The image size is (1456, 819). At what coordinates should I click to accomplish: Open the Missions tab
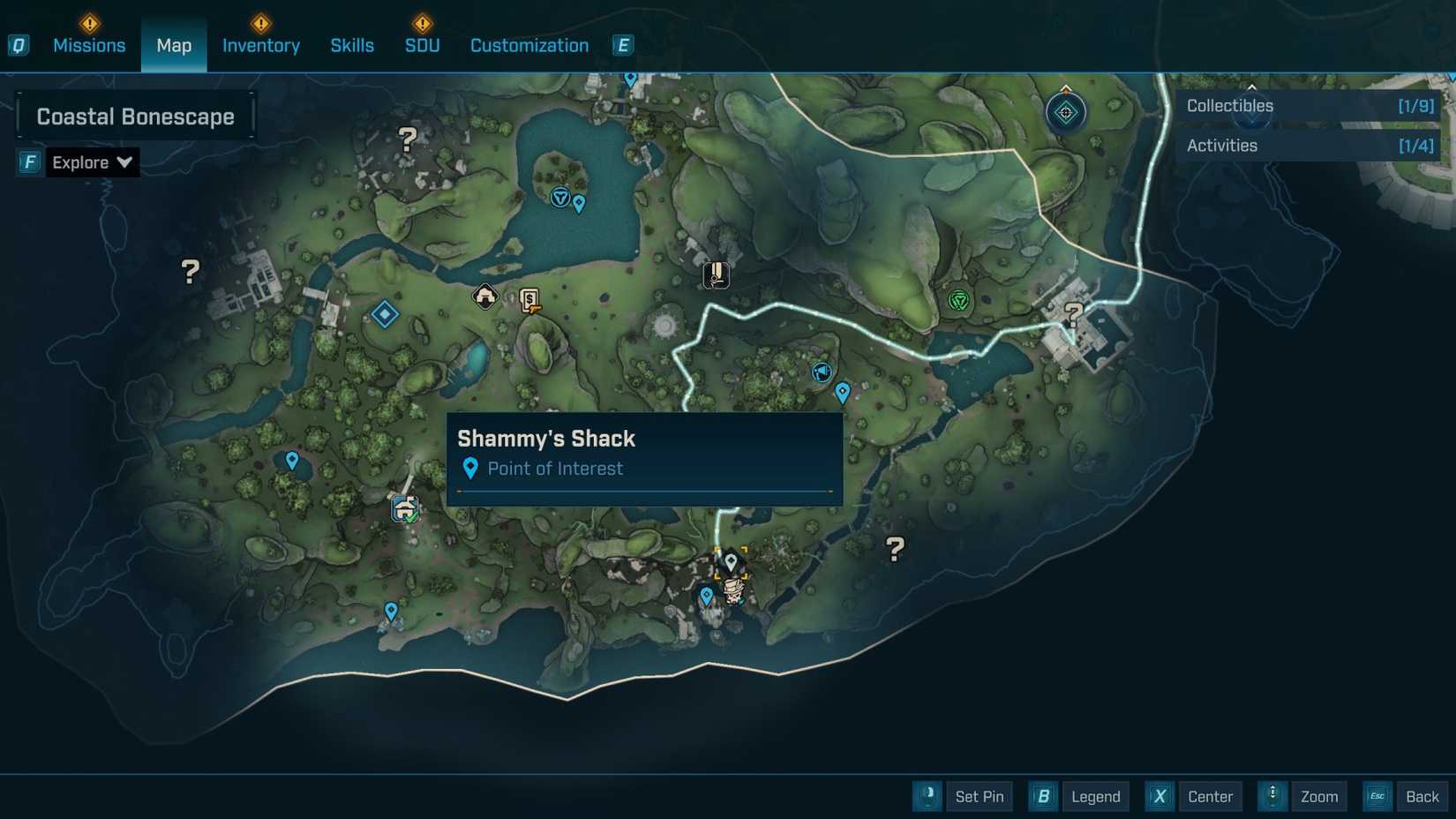89,45
